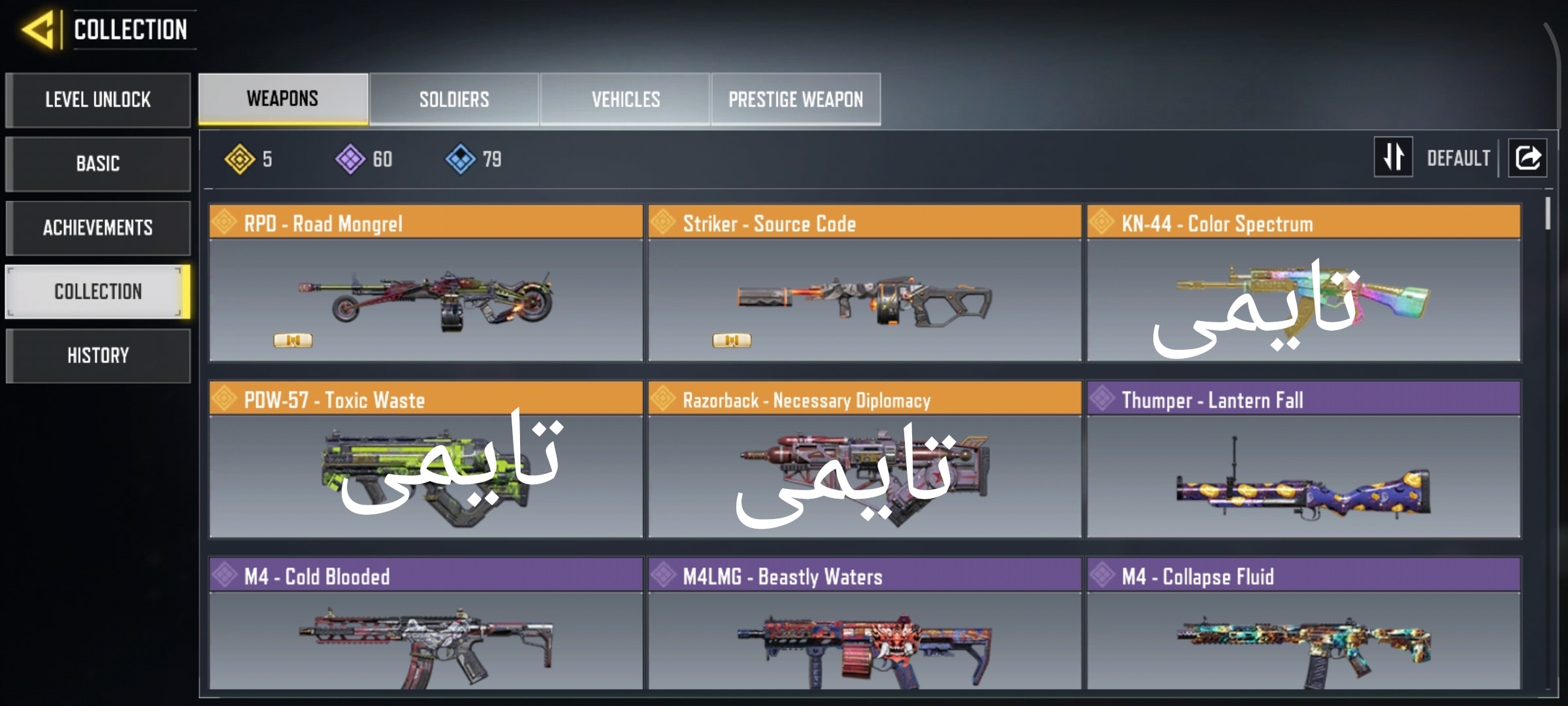The width and height of the screenshot is (1568, 706).
Task: Select the RPD - Road Mongrel card
Action: coord(426,284)
